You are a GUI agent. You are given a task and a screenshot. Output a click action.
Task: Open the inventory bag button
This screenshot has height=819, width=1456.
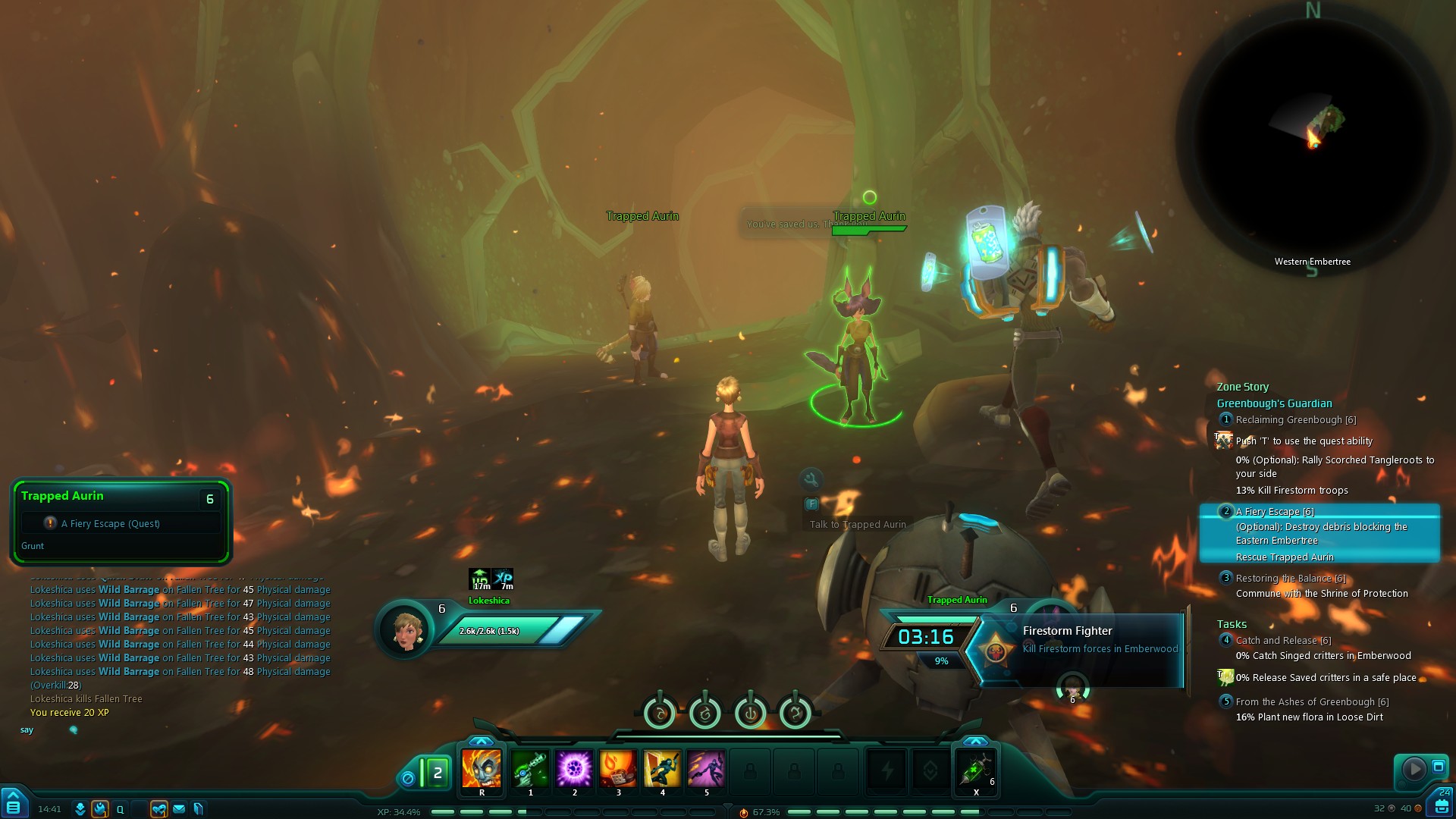1442,806
